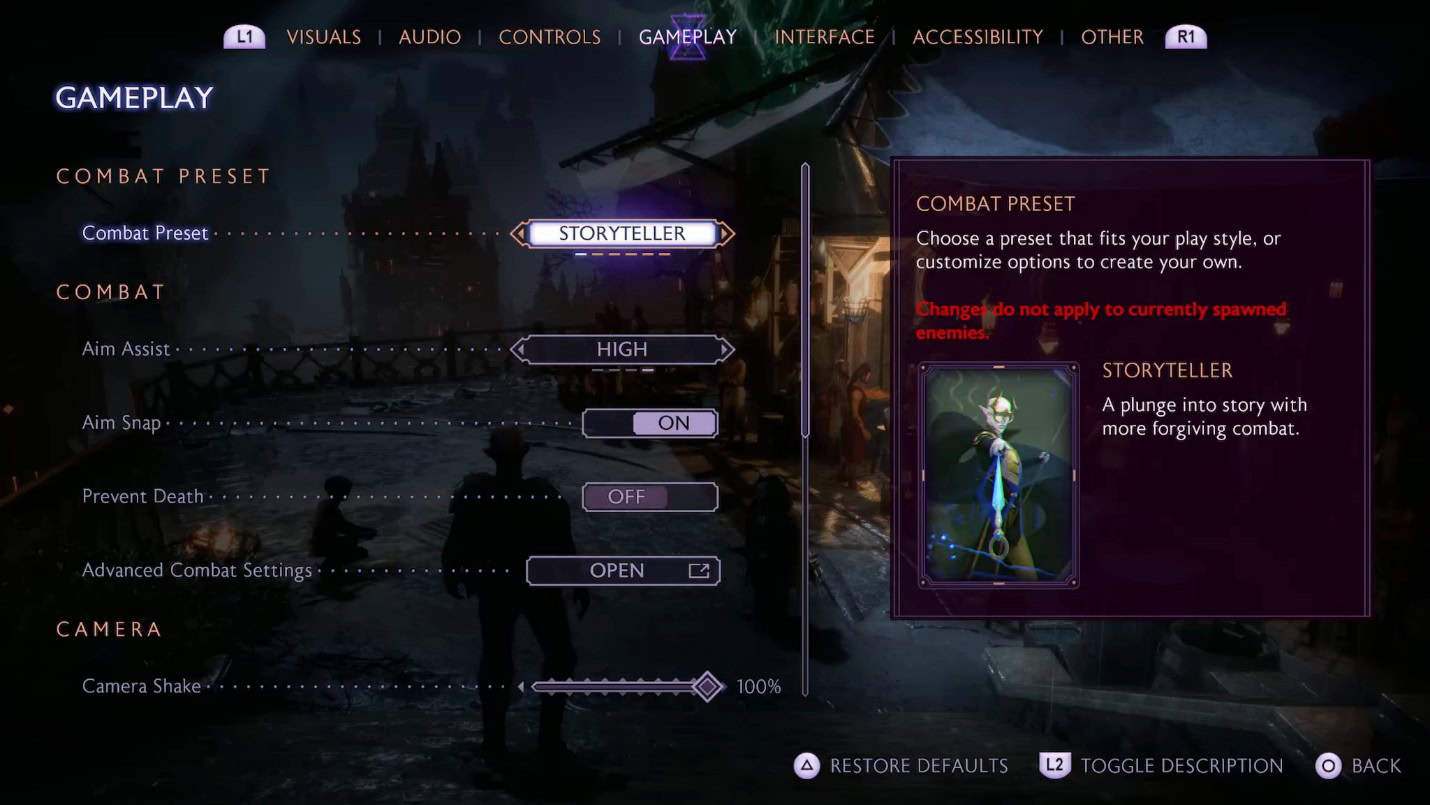
Task: Click the left arrow of Combat Preset
Action: [x=518, y=234]
